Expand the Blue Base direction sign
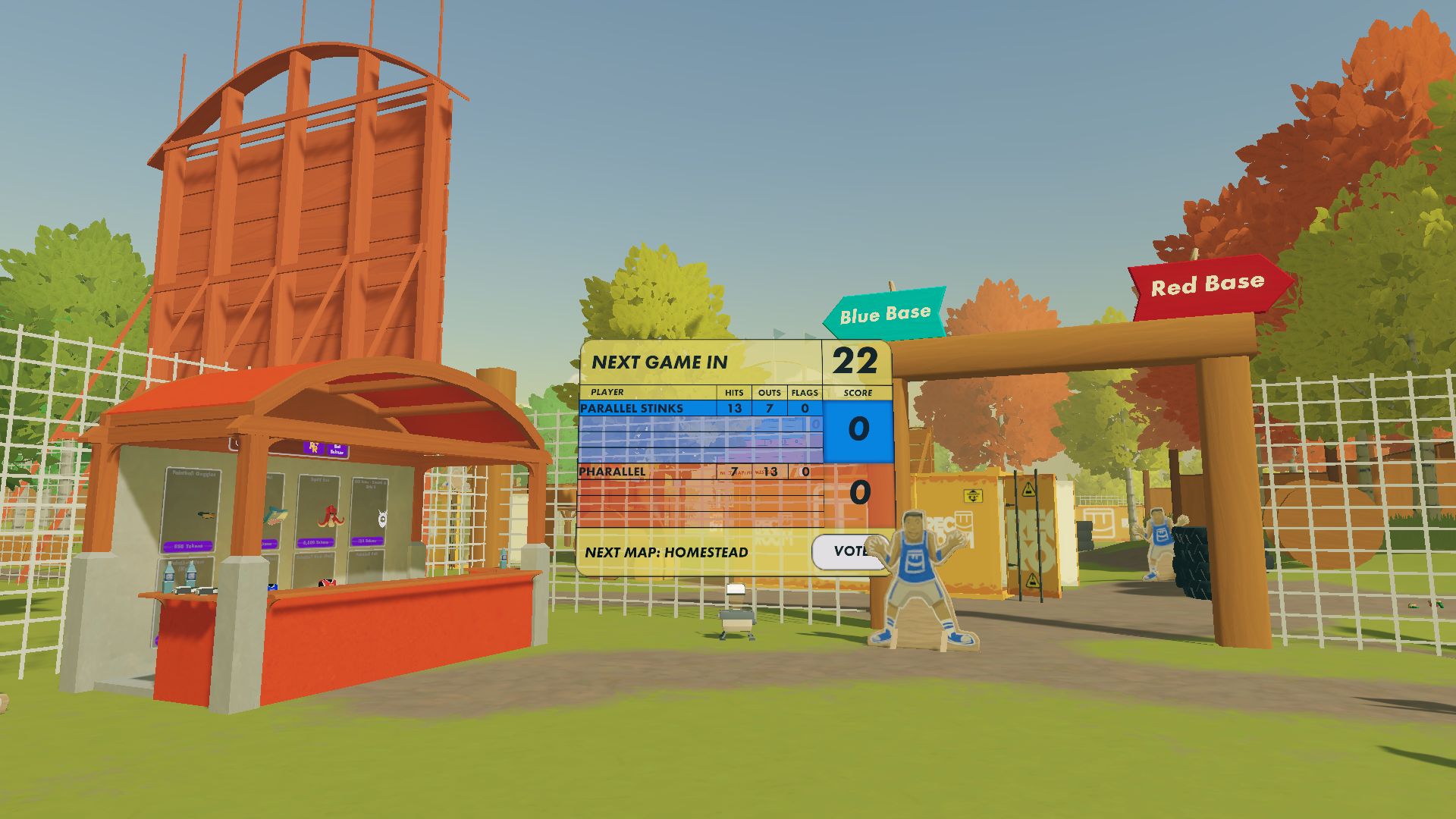The image size is (1456, 819). (883, 311)
